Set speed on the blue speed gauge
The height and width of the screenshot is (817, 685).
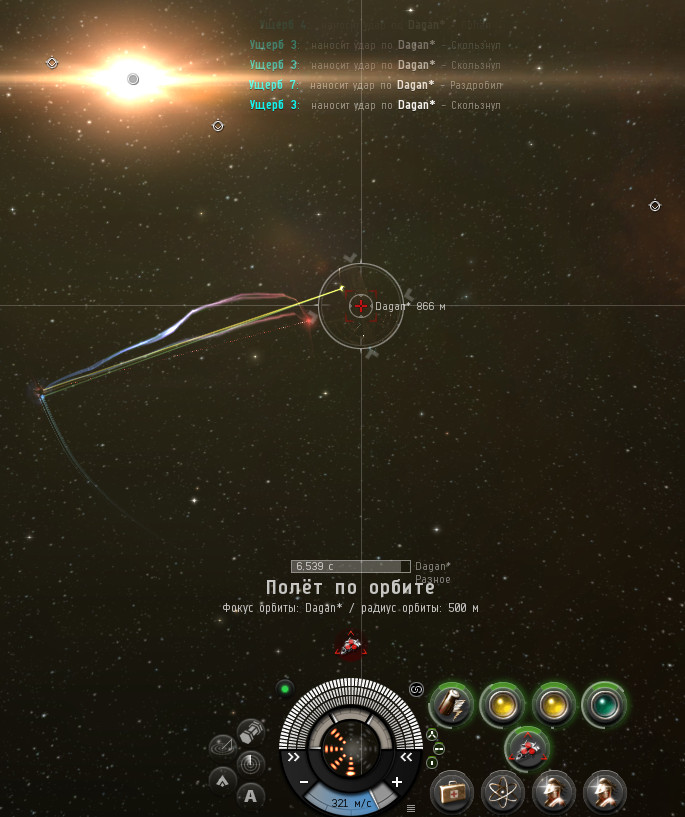[350, 802]
